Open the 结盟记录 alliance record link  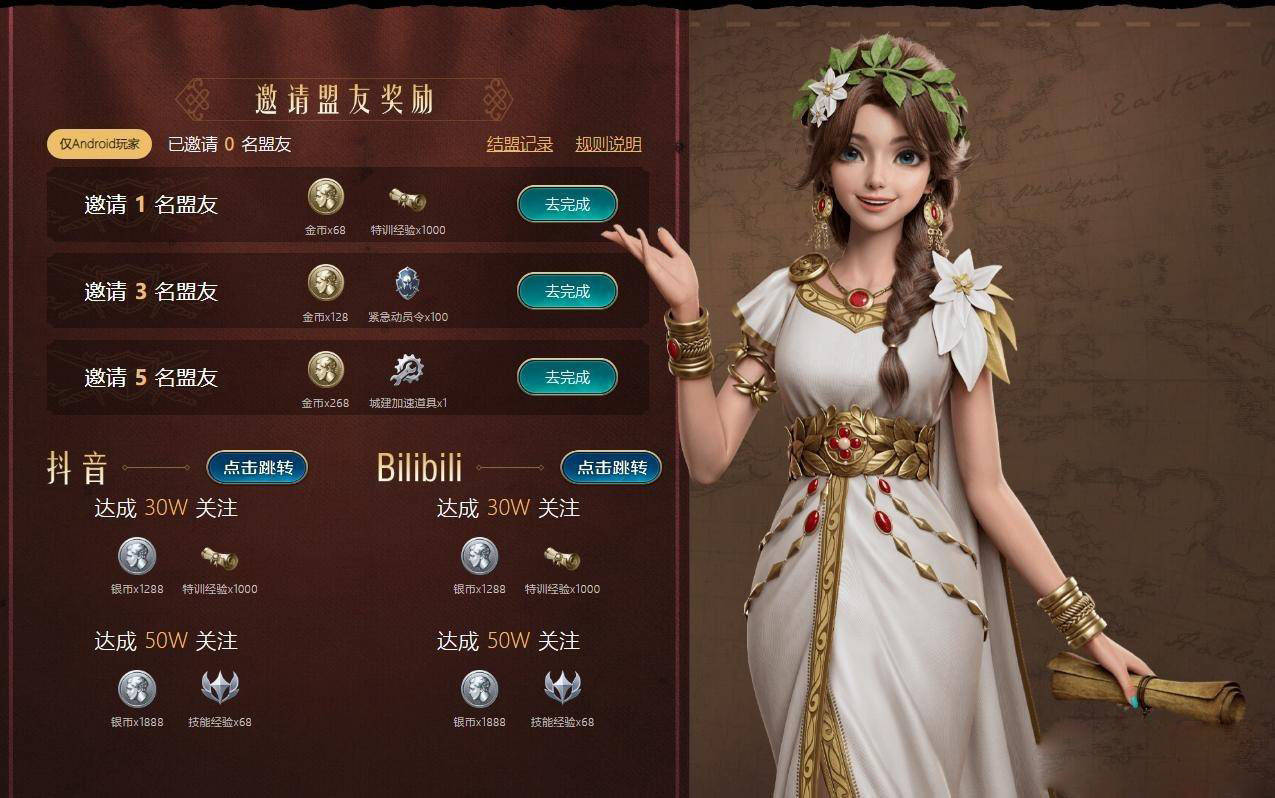(519, 144)
